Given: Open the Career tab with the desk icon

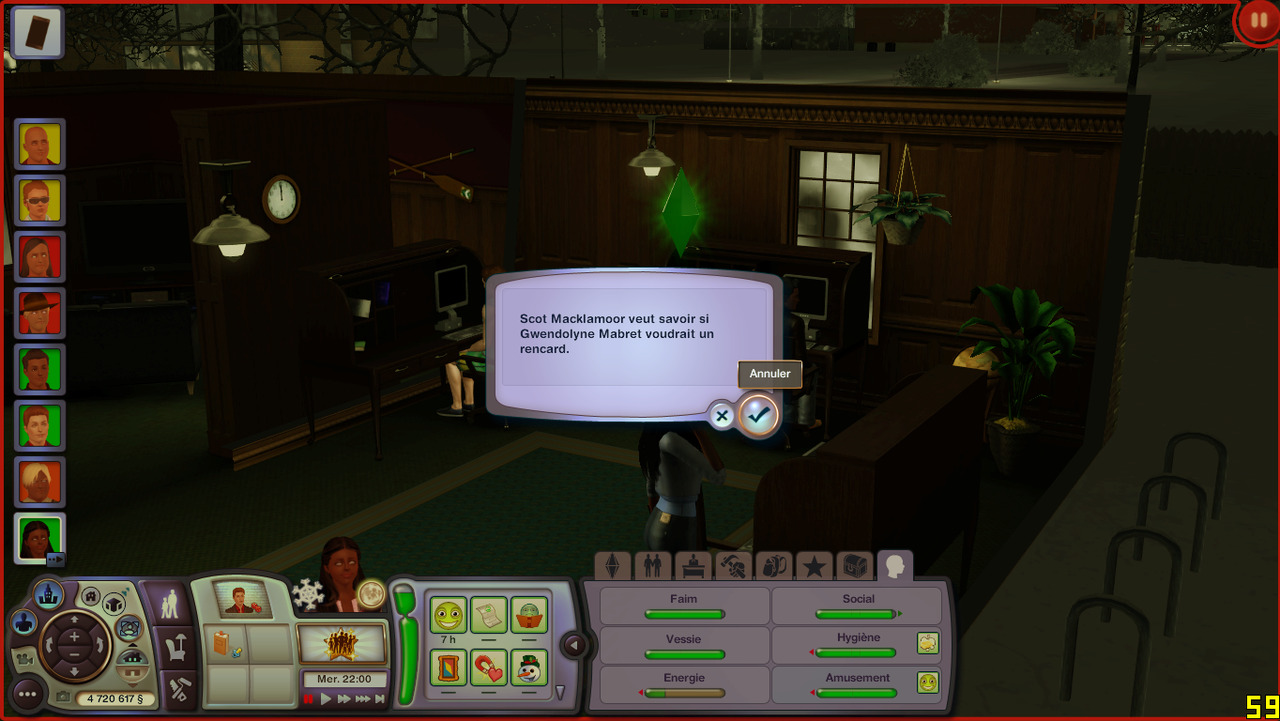Looking at the screenshot, I should point(692,567).
